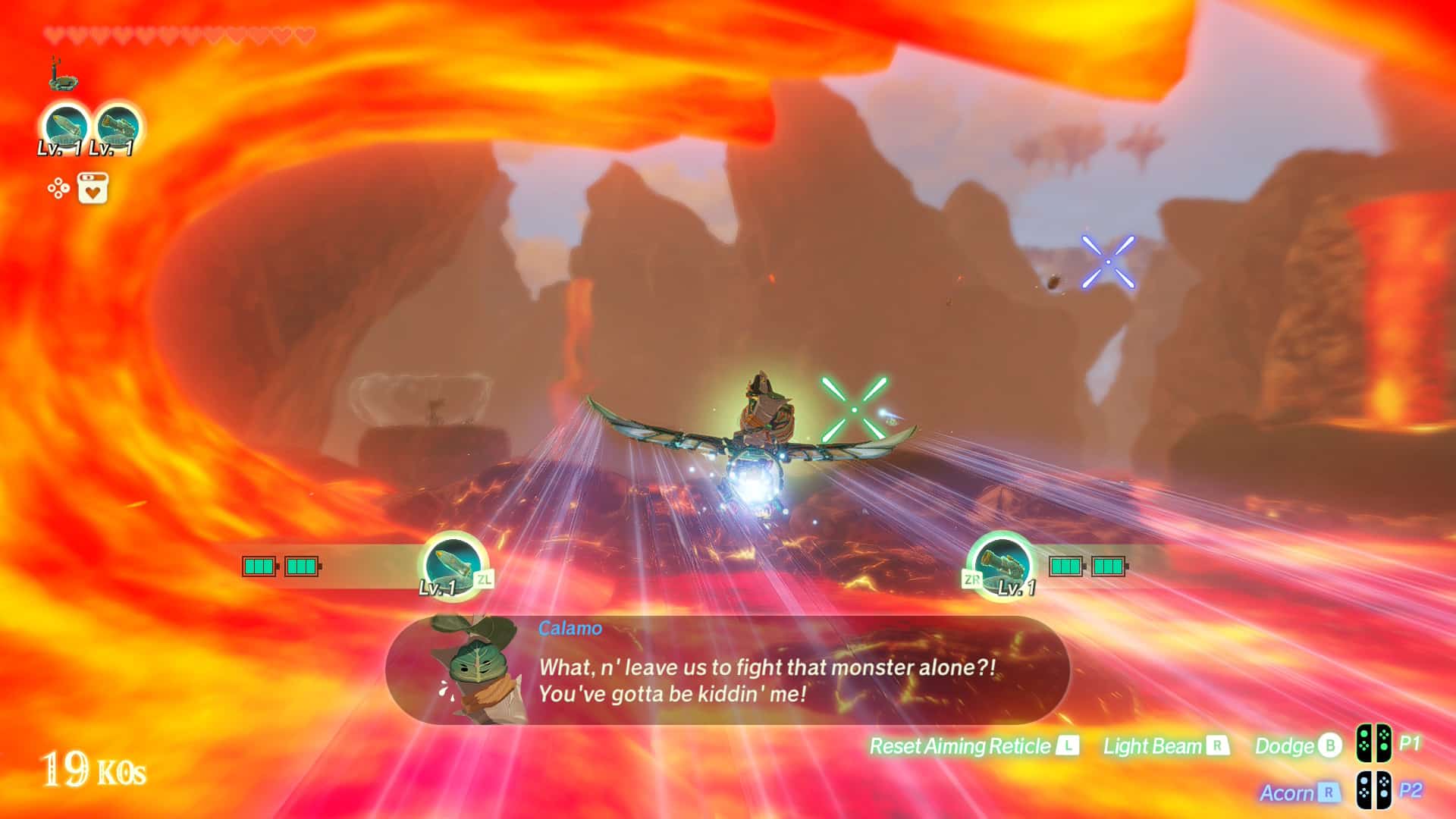Image resolution: width=1456 pixels, height=819 pixels.
Task: Select the left rocket weapon icon beside ZL
Action: pyautogui.click(x=452, y=564)
